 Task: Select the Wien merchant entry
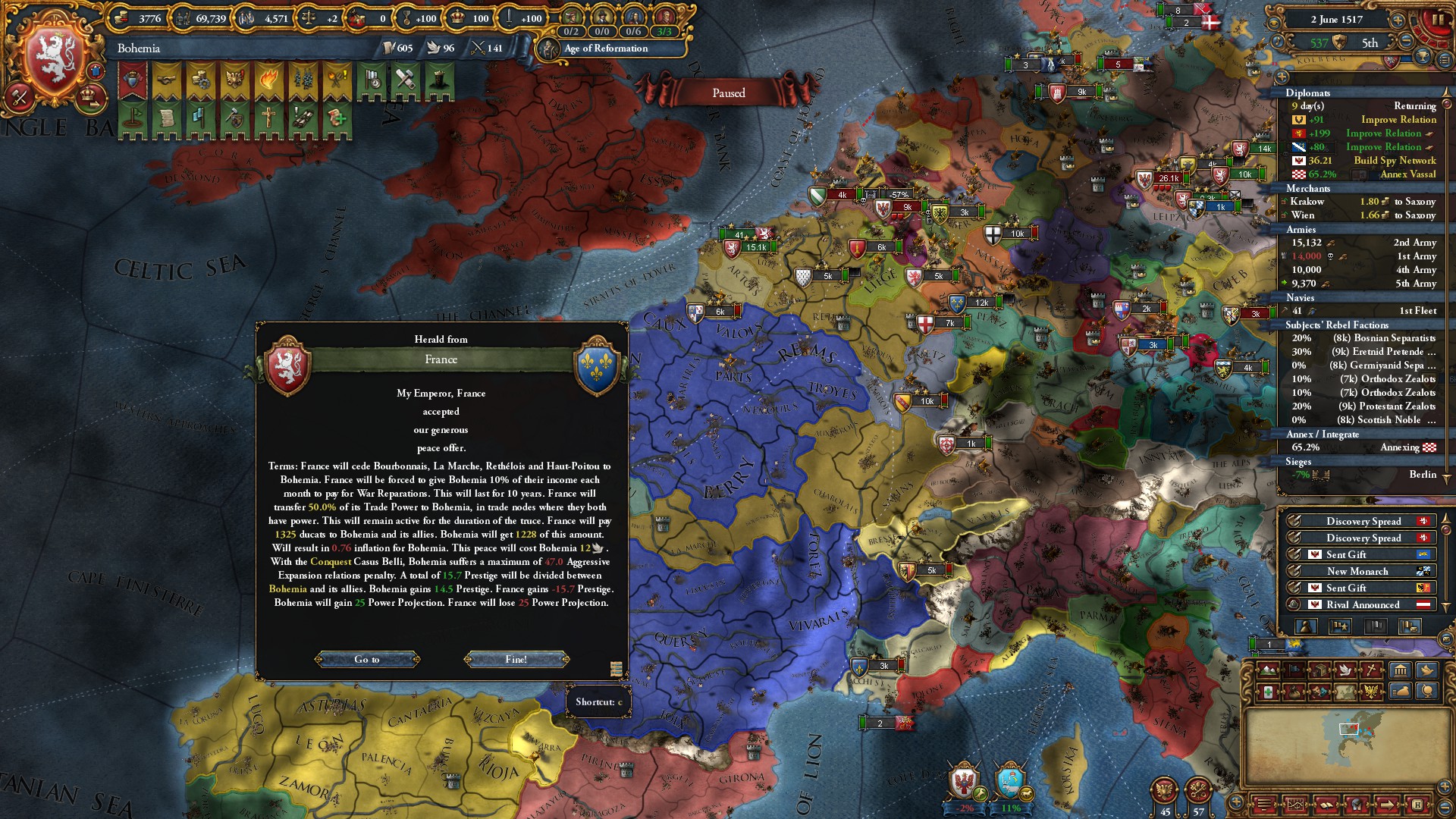(1358, 215)
